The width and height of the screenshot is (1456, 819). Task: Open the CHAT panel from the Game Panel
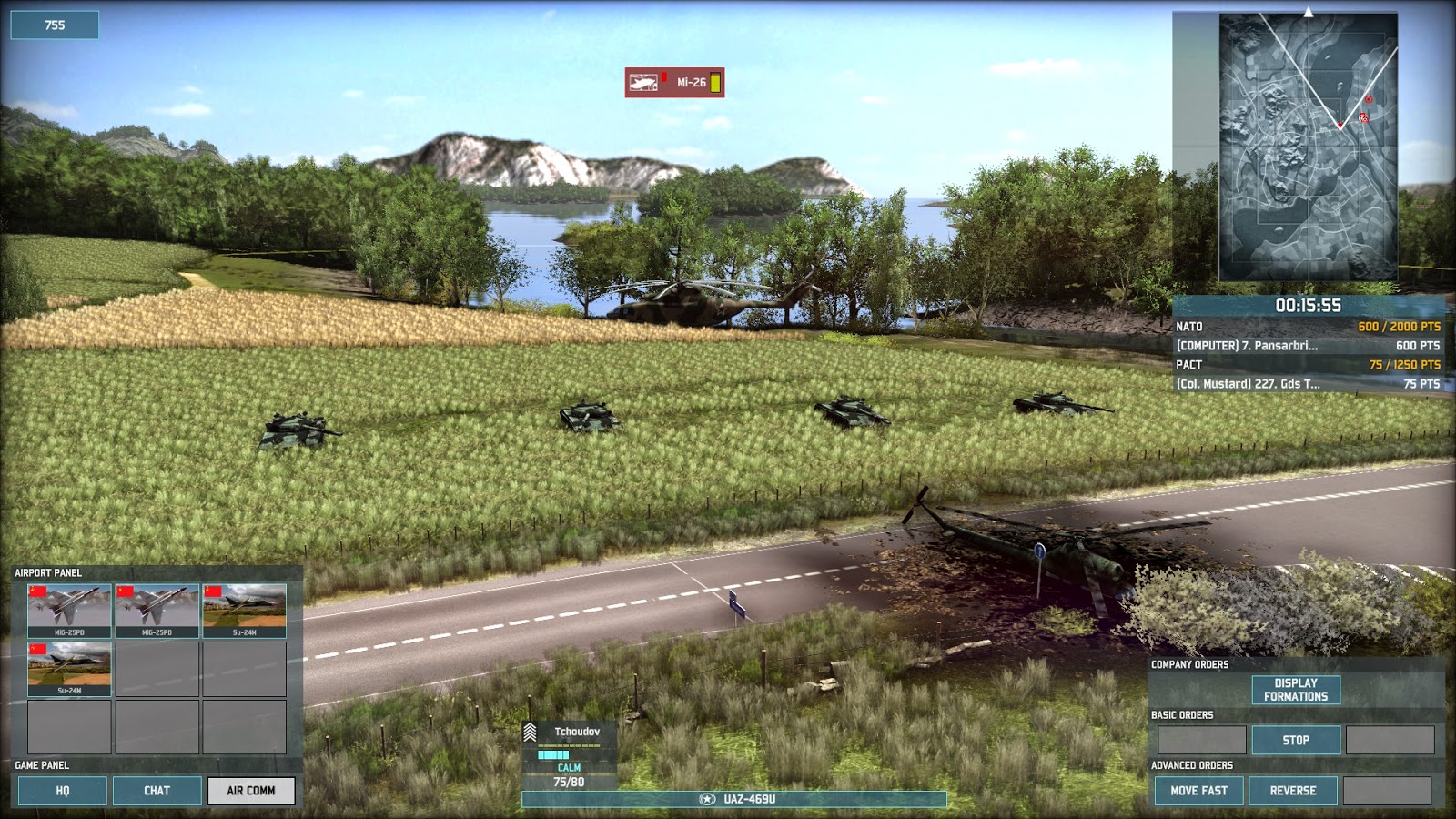click(157, 791)
